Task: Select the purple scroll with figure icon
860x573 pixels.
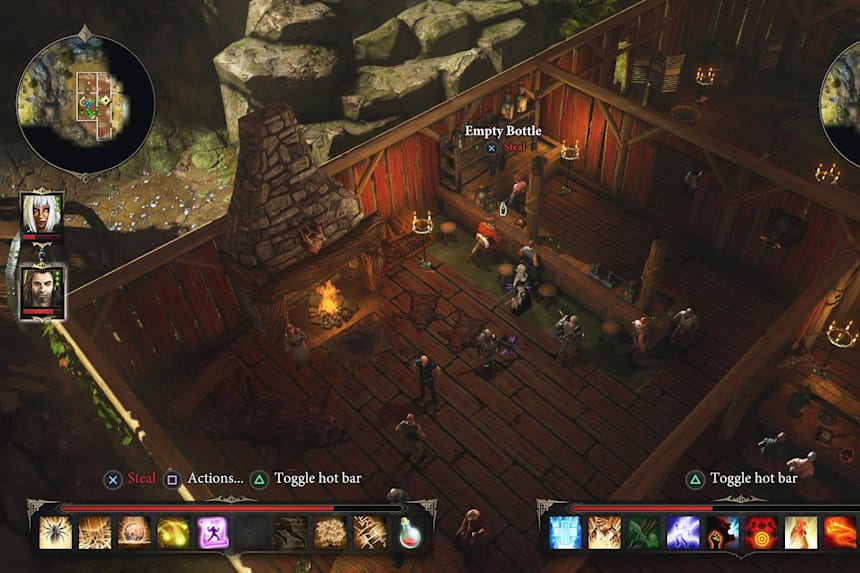Action: coord(212,532)
